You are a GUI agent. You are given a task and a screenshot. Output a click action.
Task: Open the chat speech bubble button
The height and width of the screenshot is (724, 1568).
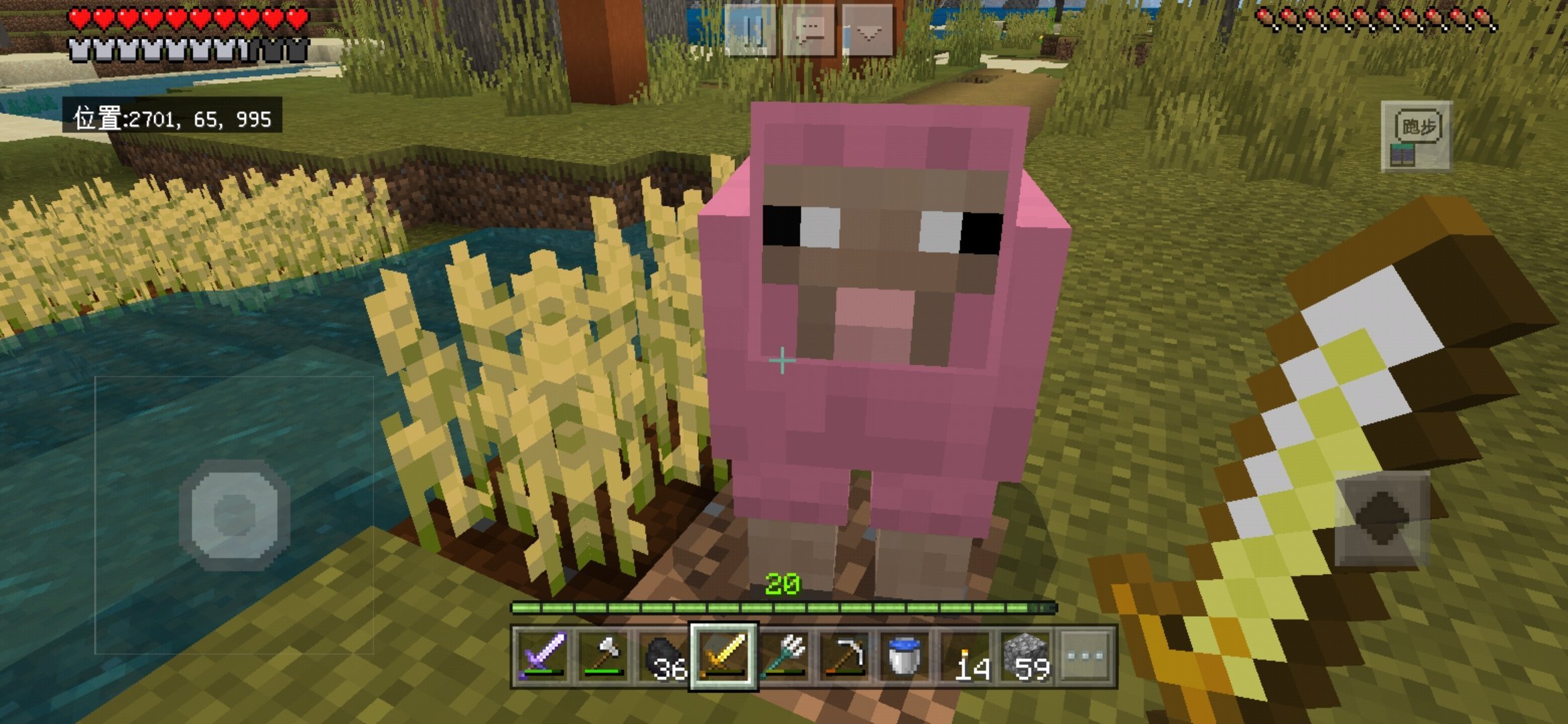pos(809,31)
